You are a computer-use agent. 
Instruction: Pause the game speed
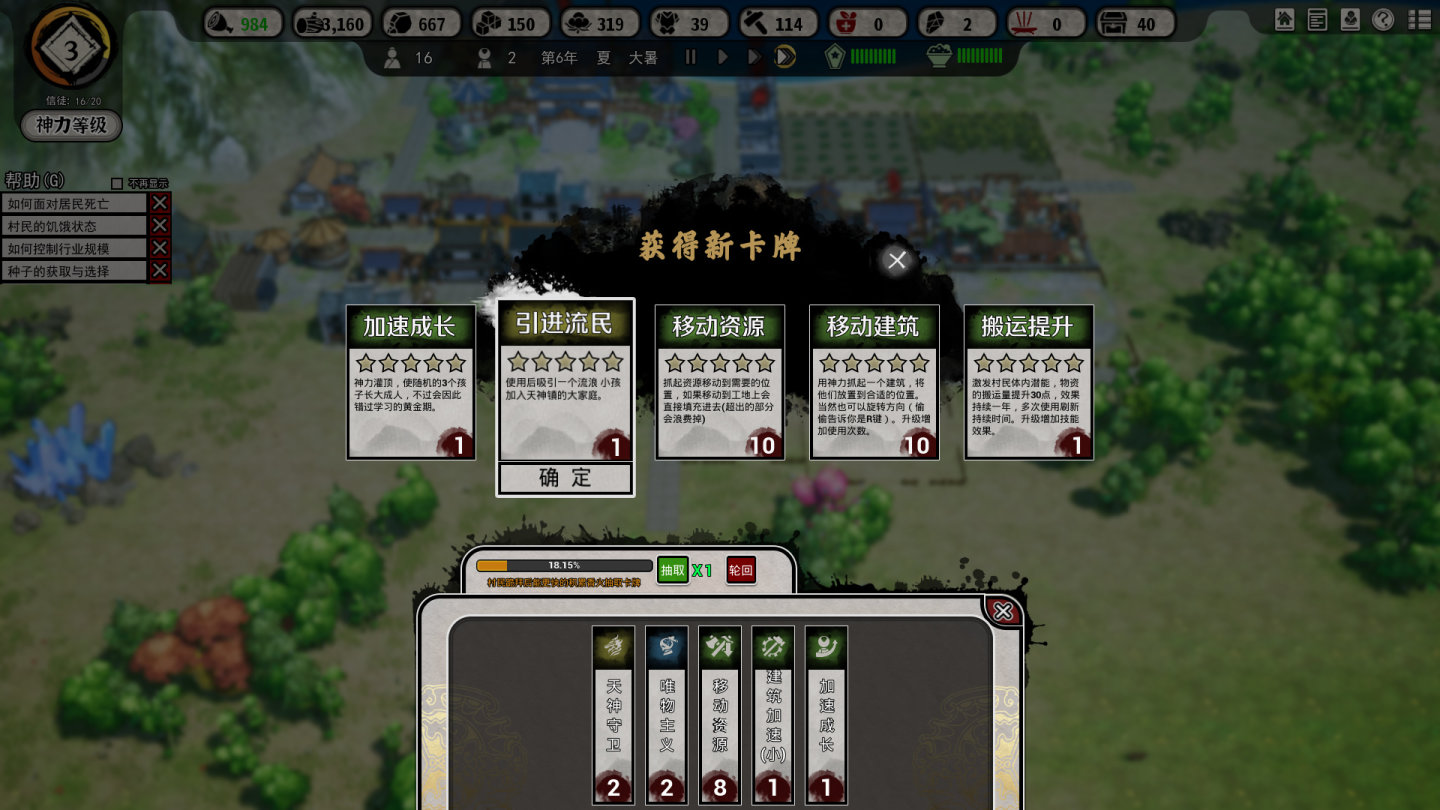pos(690,57)
